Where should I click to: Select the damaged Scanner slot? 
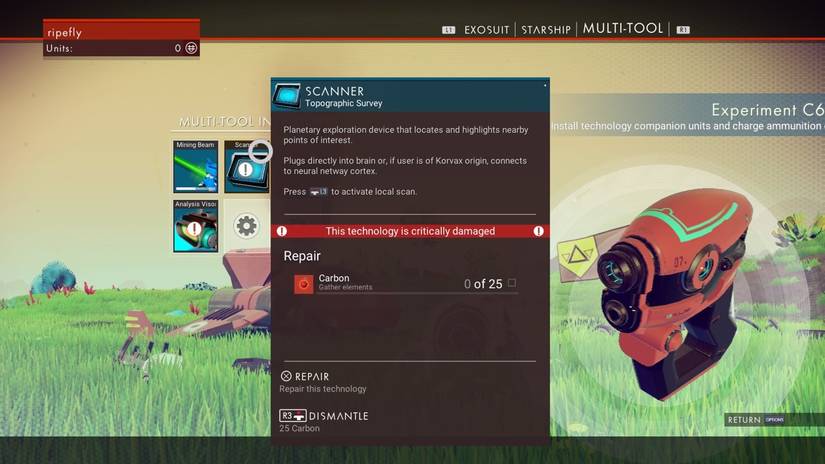244,167
